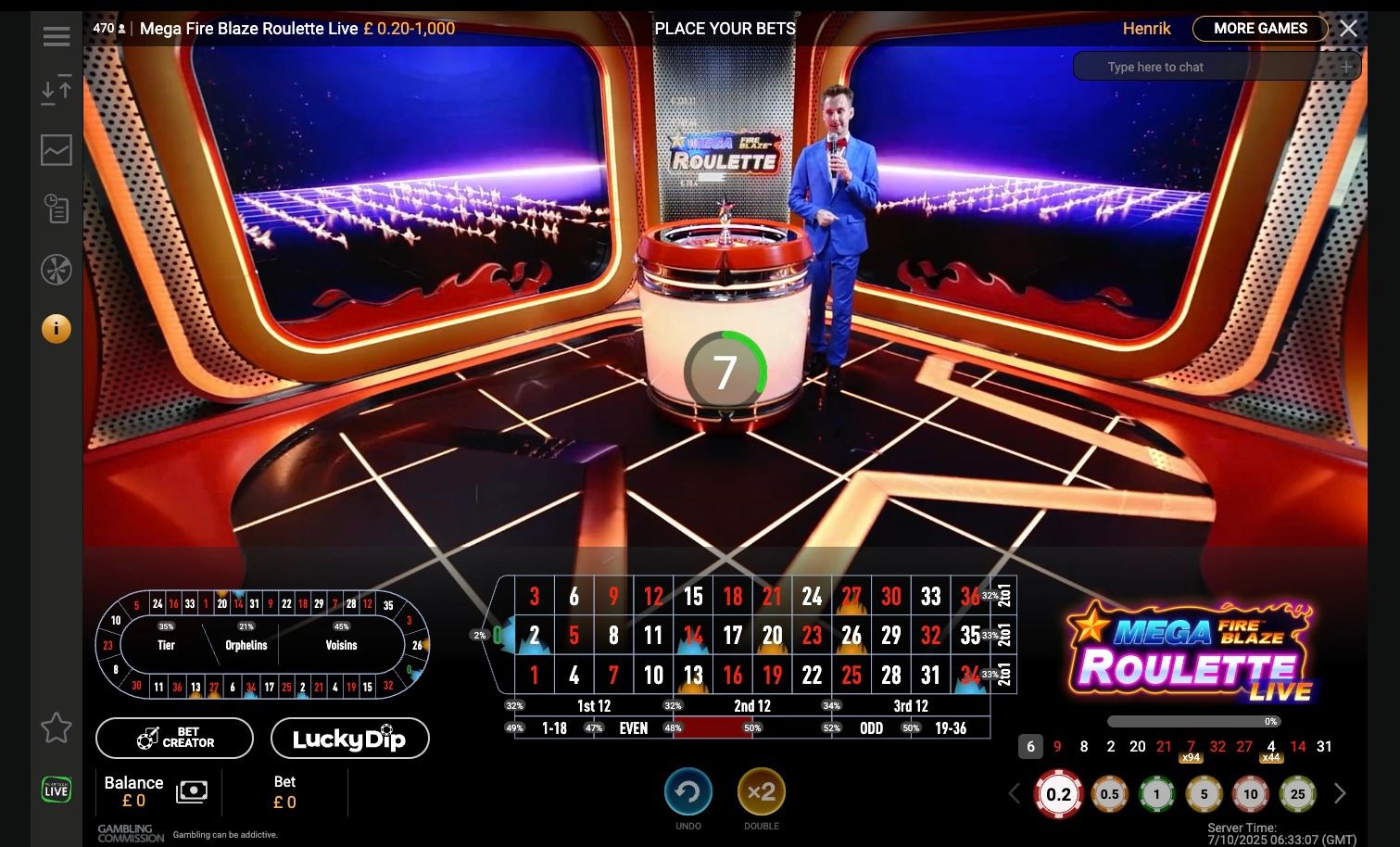Add game to favorites star
This screenshot has width=1400, height=847.
coord(57,727)
